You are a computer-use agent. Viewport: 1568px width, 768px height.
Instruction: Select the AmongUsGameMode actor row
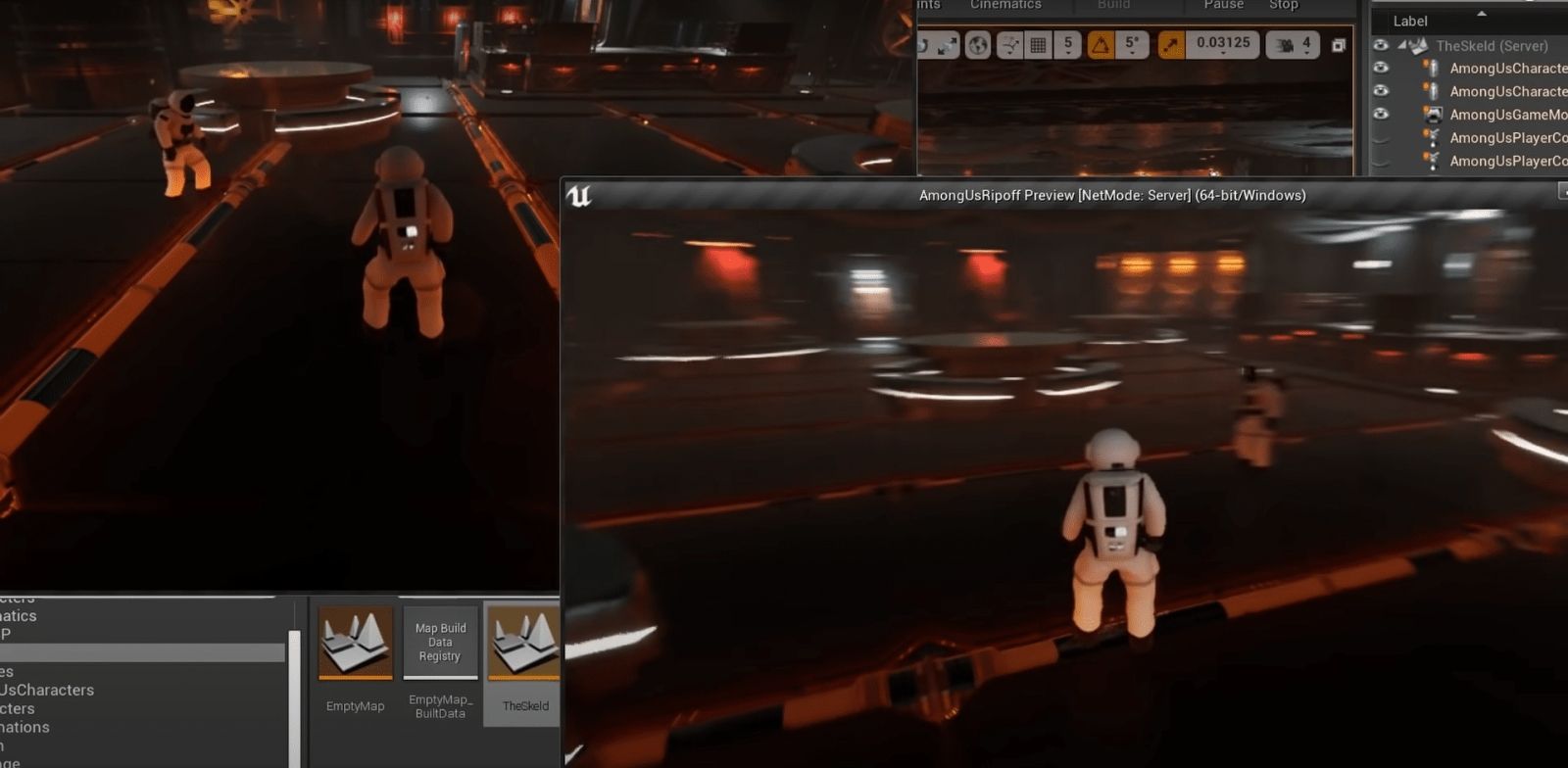(1507, 115)
